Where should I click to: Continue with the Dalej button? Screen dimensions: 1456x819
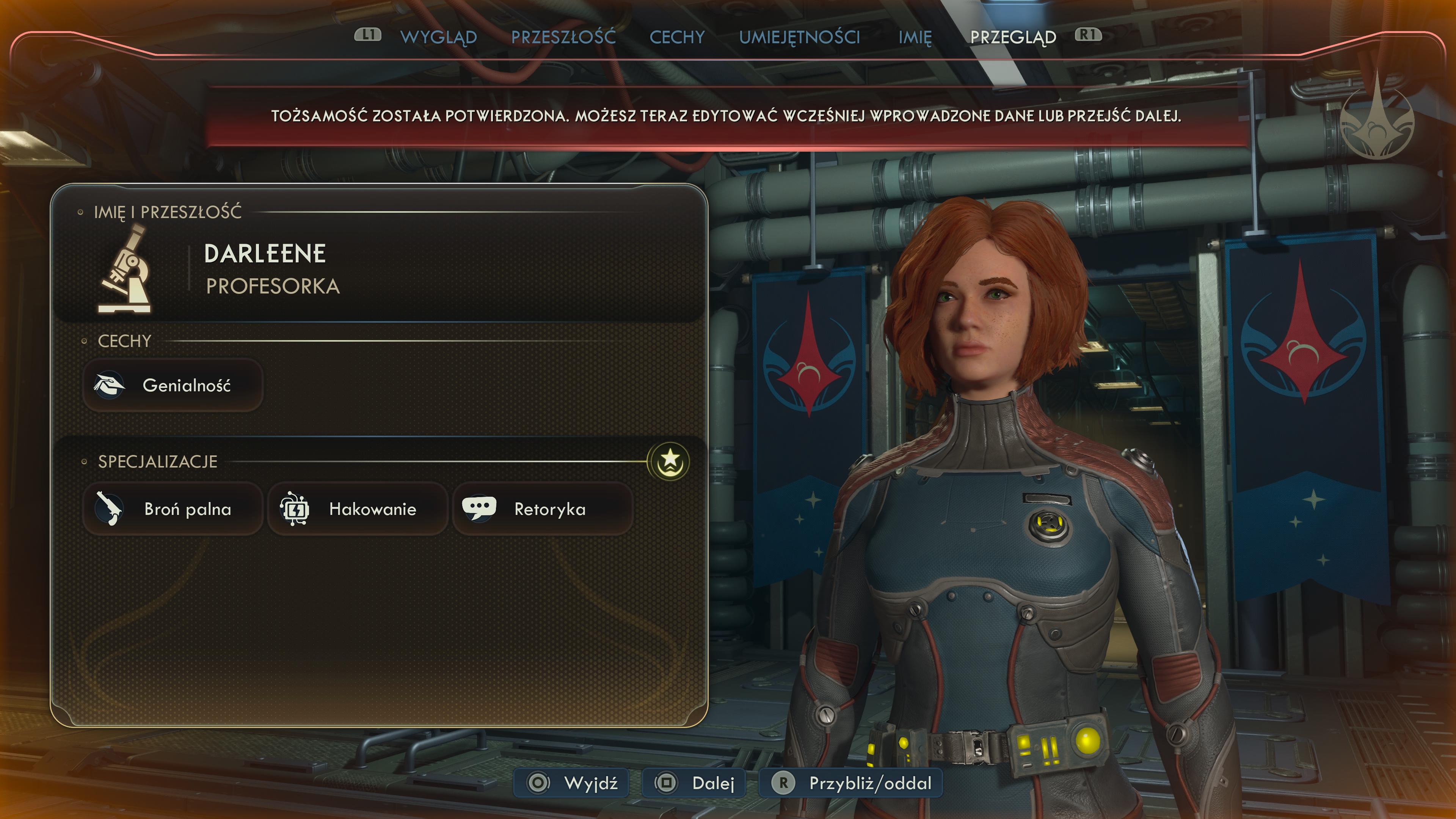click(694, 783)
